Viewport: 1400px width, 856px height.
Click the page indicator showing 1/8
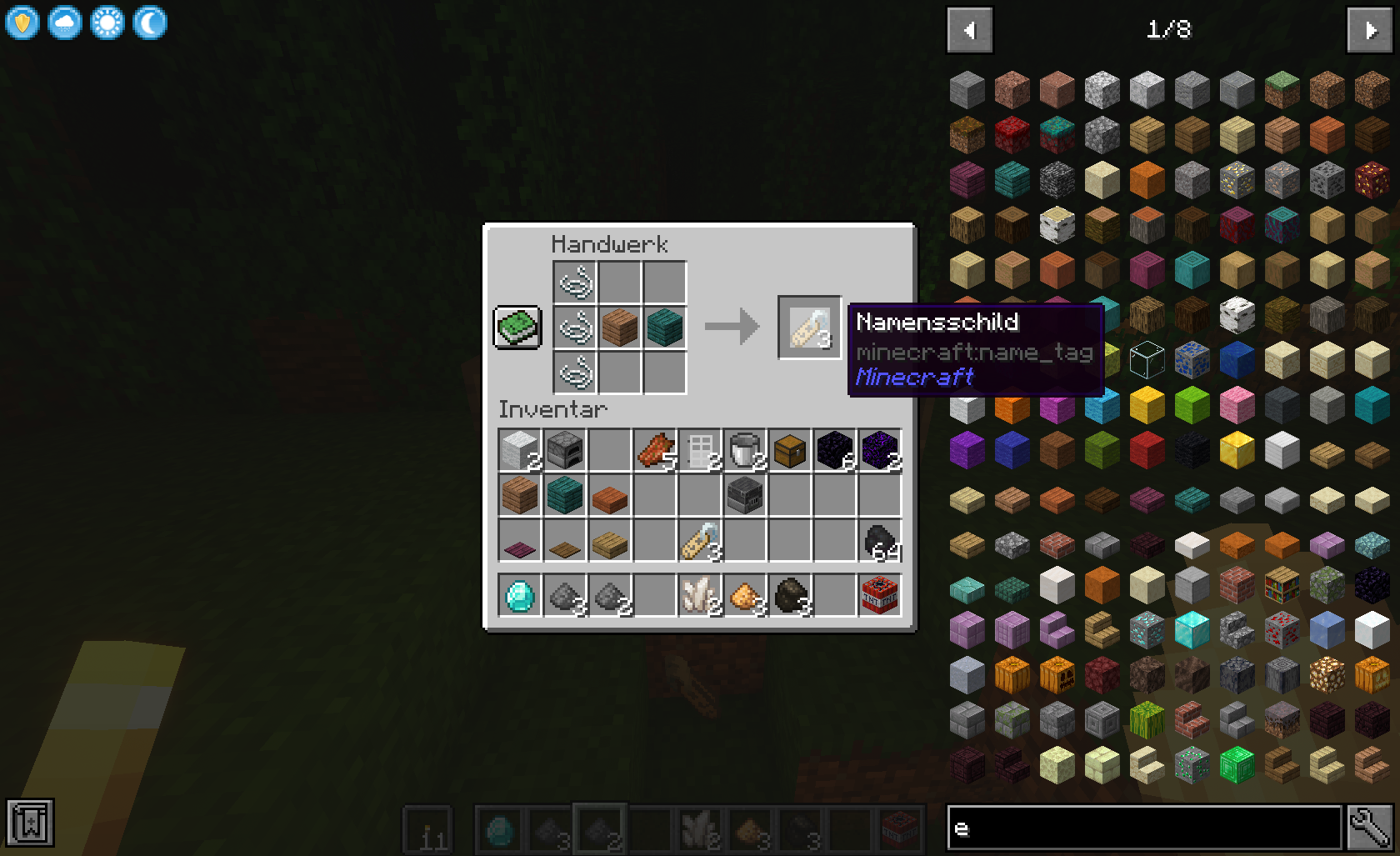point(1170,30)
